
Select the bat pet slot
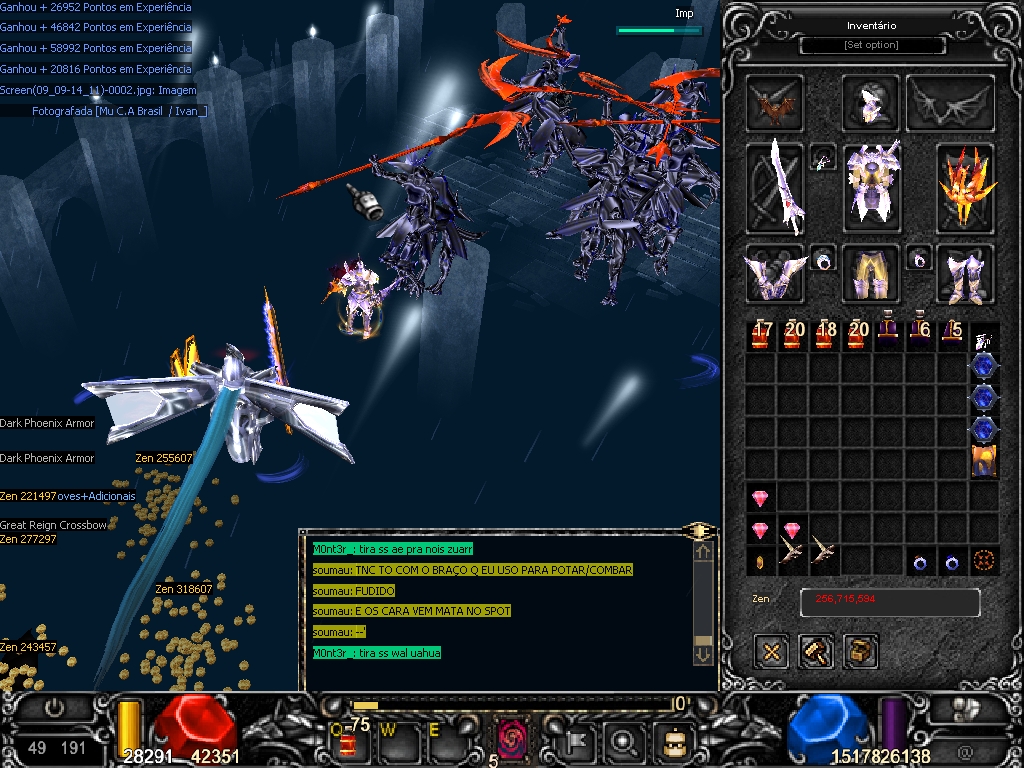pos(775,103)
